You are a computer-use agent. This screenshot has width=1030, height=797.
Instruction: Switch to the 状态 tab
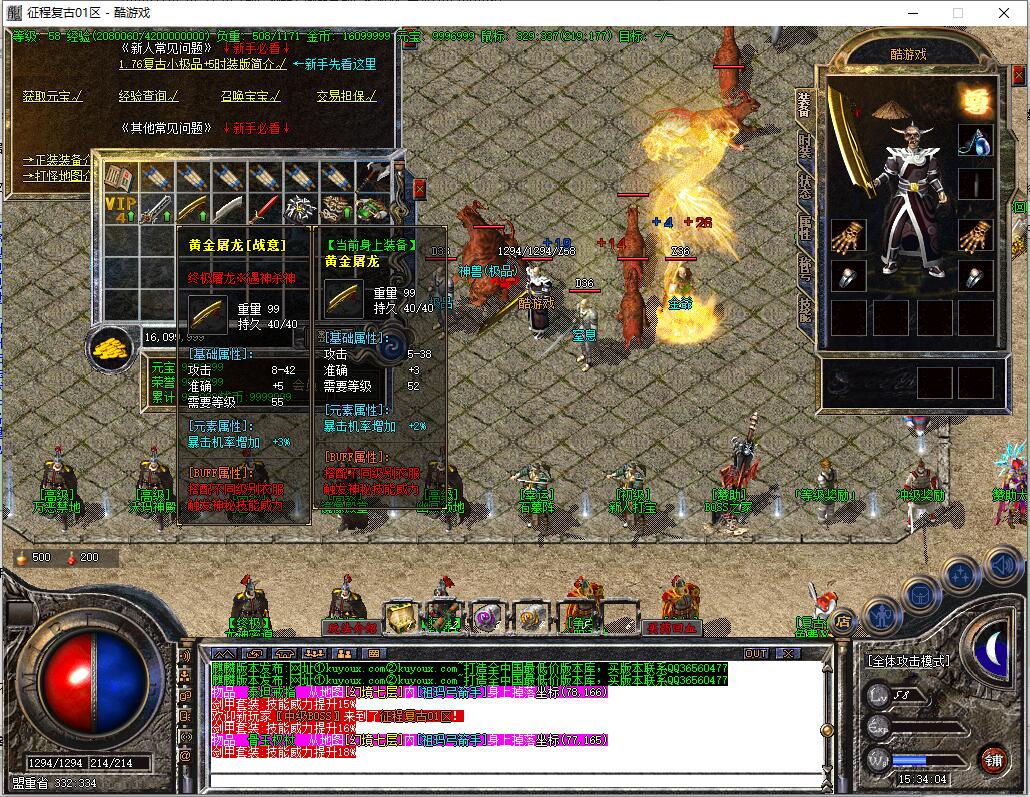806,187
